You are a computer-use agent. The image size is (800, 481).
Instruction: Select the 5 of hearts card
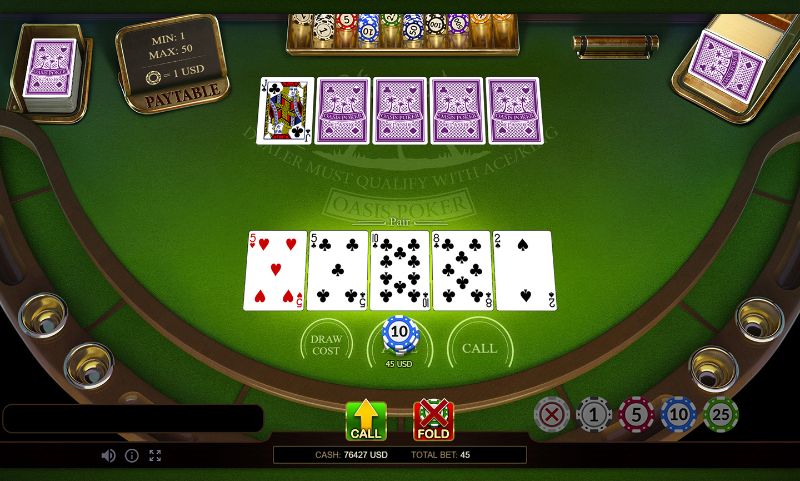(275, 270)
